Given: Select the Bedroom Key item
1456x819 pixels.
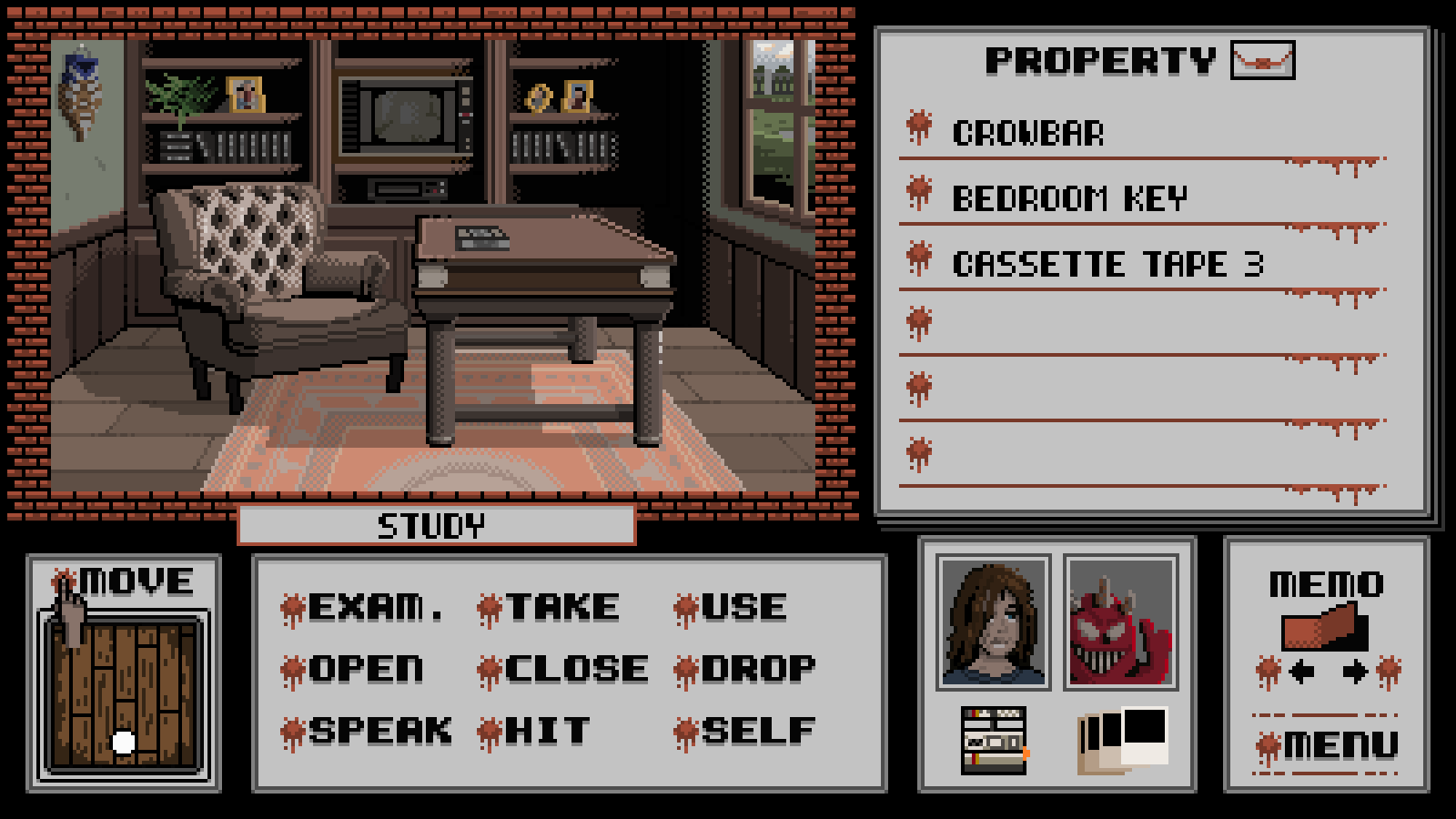Looking at the screenshot, I should (1069, 198).
